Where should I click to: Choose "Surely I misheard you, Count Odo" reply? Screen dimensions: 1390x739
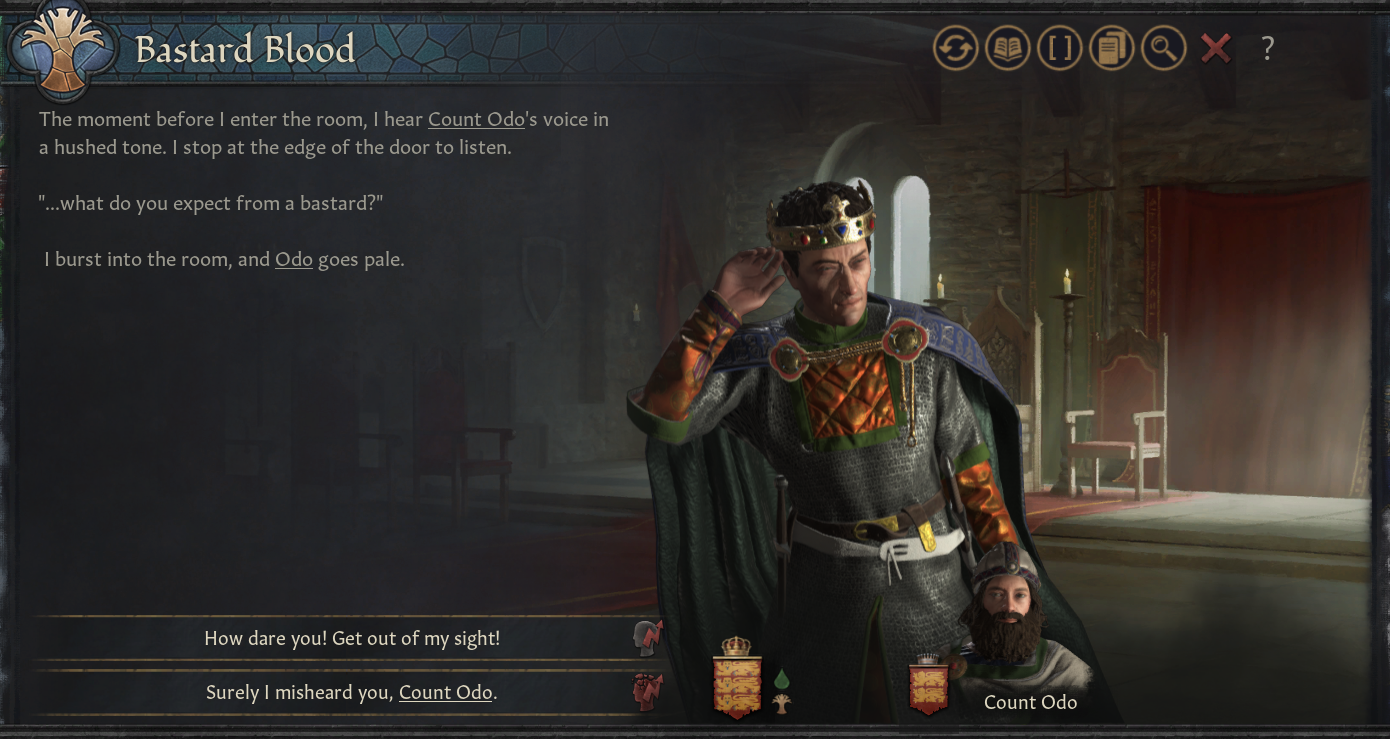(352, 692)
